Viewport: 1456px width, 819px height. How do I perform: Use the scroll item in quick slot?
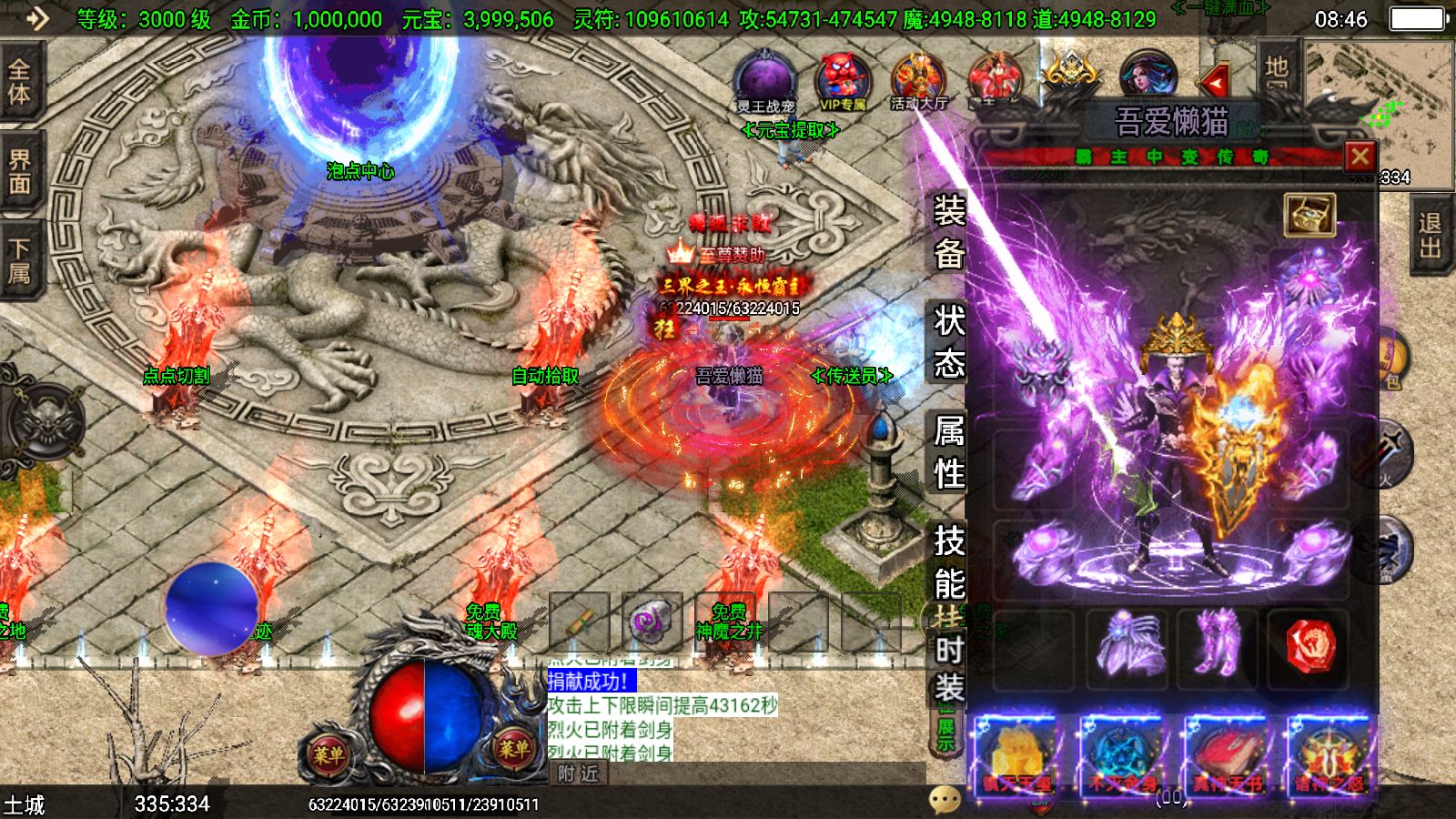tap(580, 622)
